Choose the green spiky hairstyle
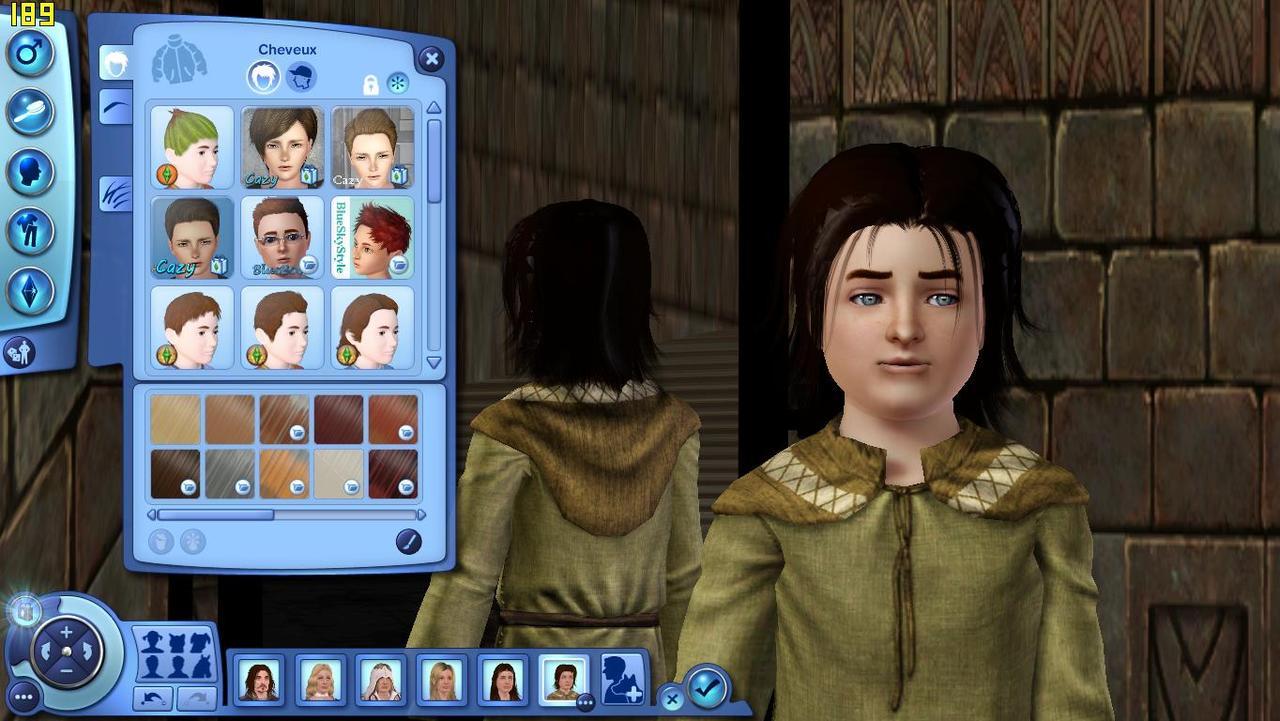 click(192, 147)
